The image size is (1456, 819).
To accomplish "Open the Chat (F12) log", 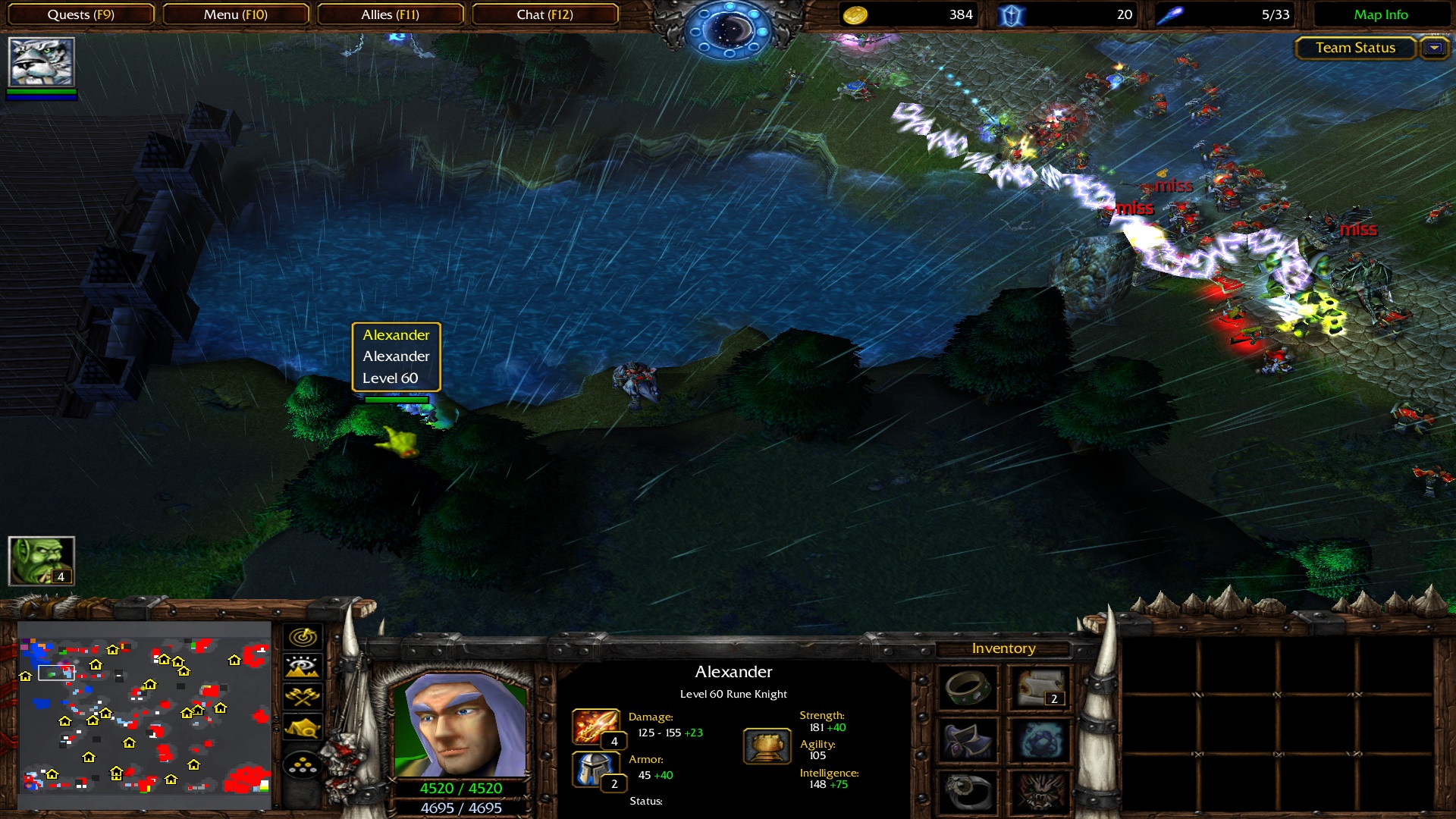I will pyautogui.click(x=544, y=14).
